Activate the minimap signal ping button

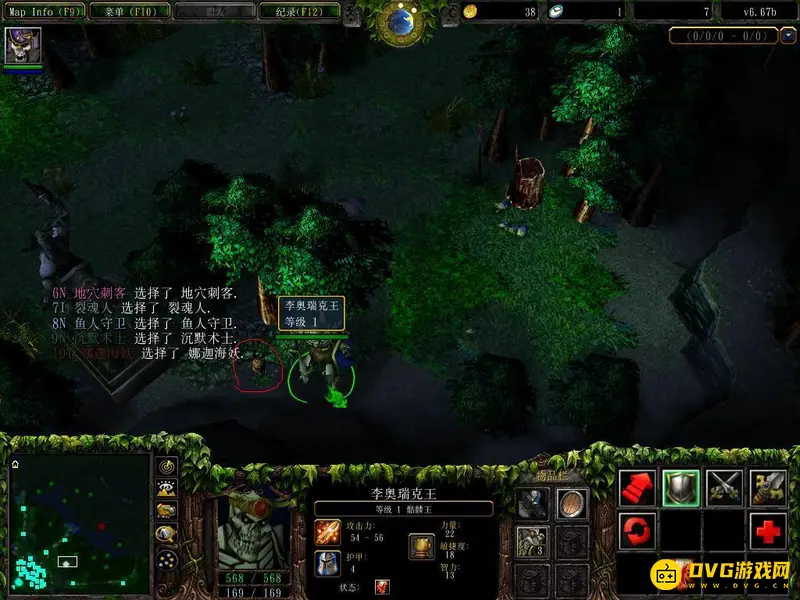click(167, 468)
